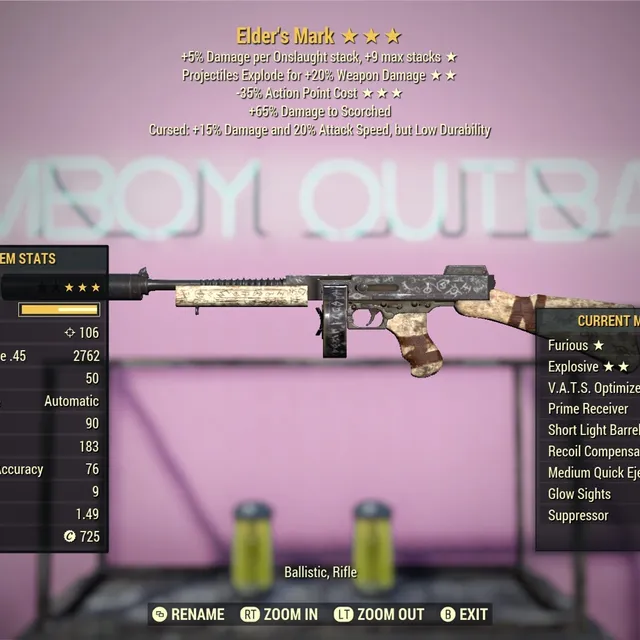Pick the Recoil Compensating mod row
The height and width of the screenshot is (640, 640).
pos(593,451)
